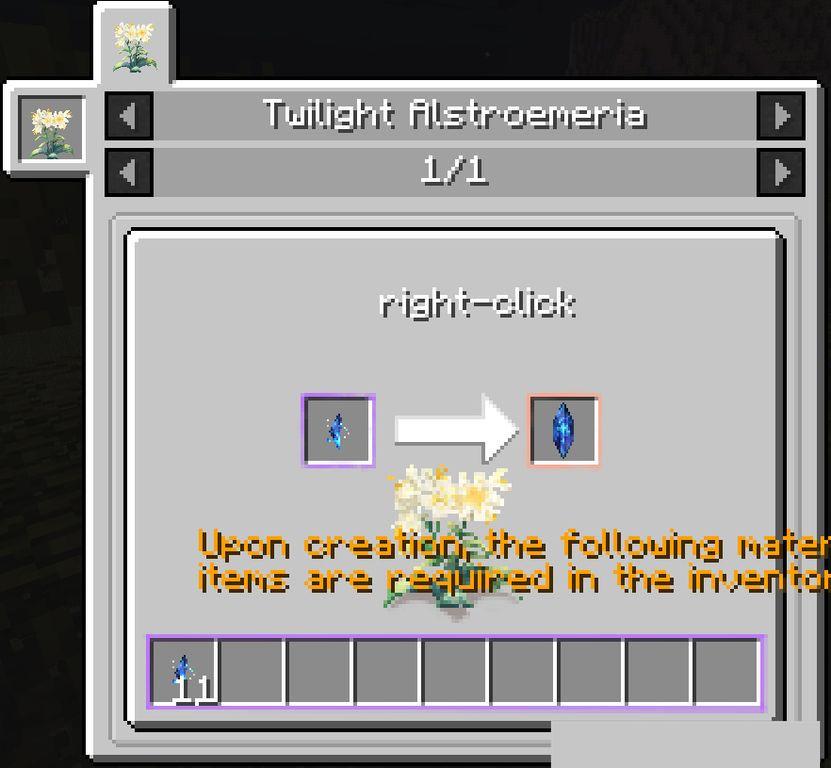
Task: Select the blue crystal output slot
Action: click(x=564, y=431)
